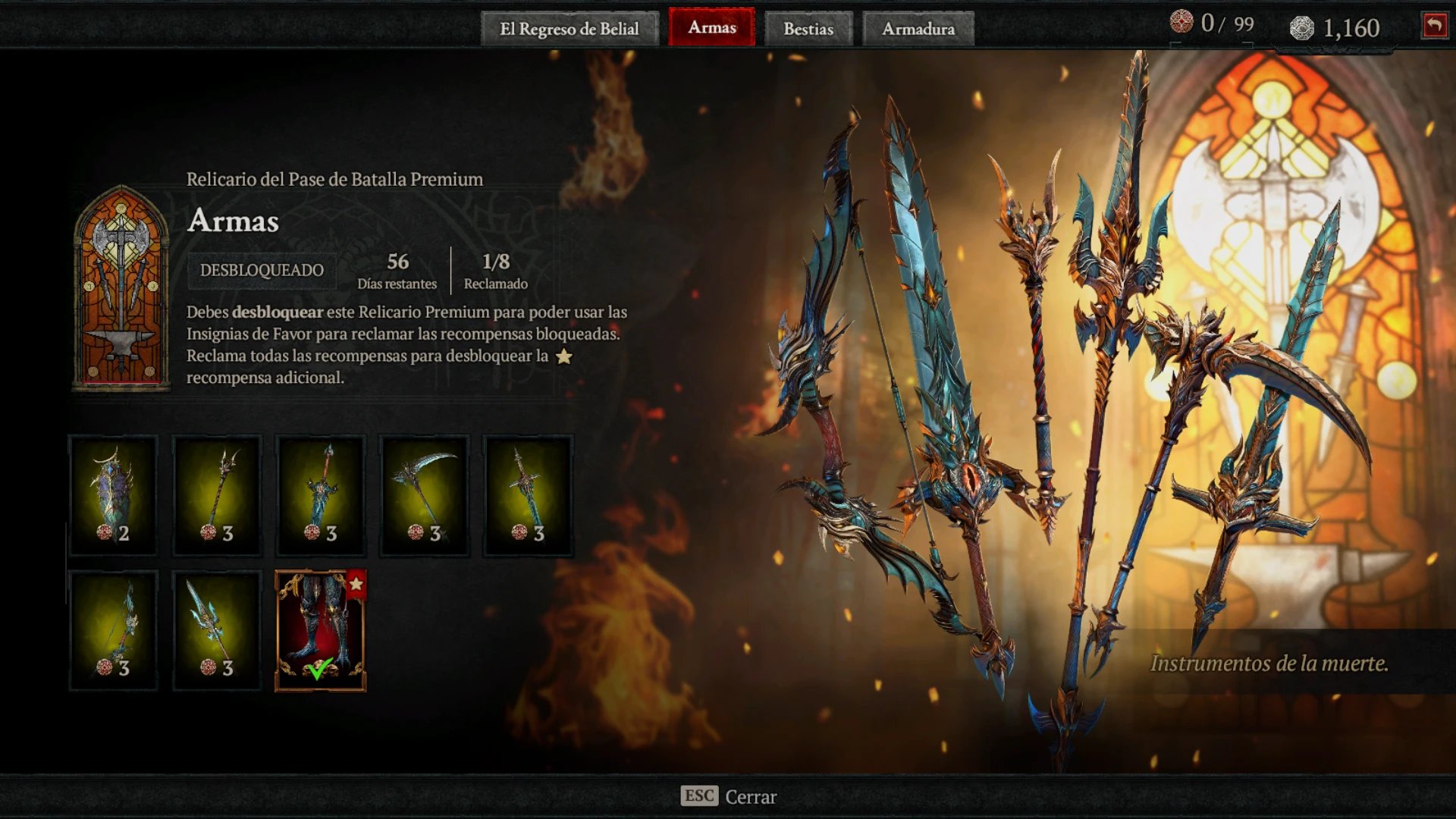The image size is (1456, 819).
Task: Switch to the Bestias tab
Action: coord(808,29)
